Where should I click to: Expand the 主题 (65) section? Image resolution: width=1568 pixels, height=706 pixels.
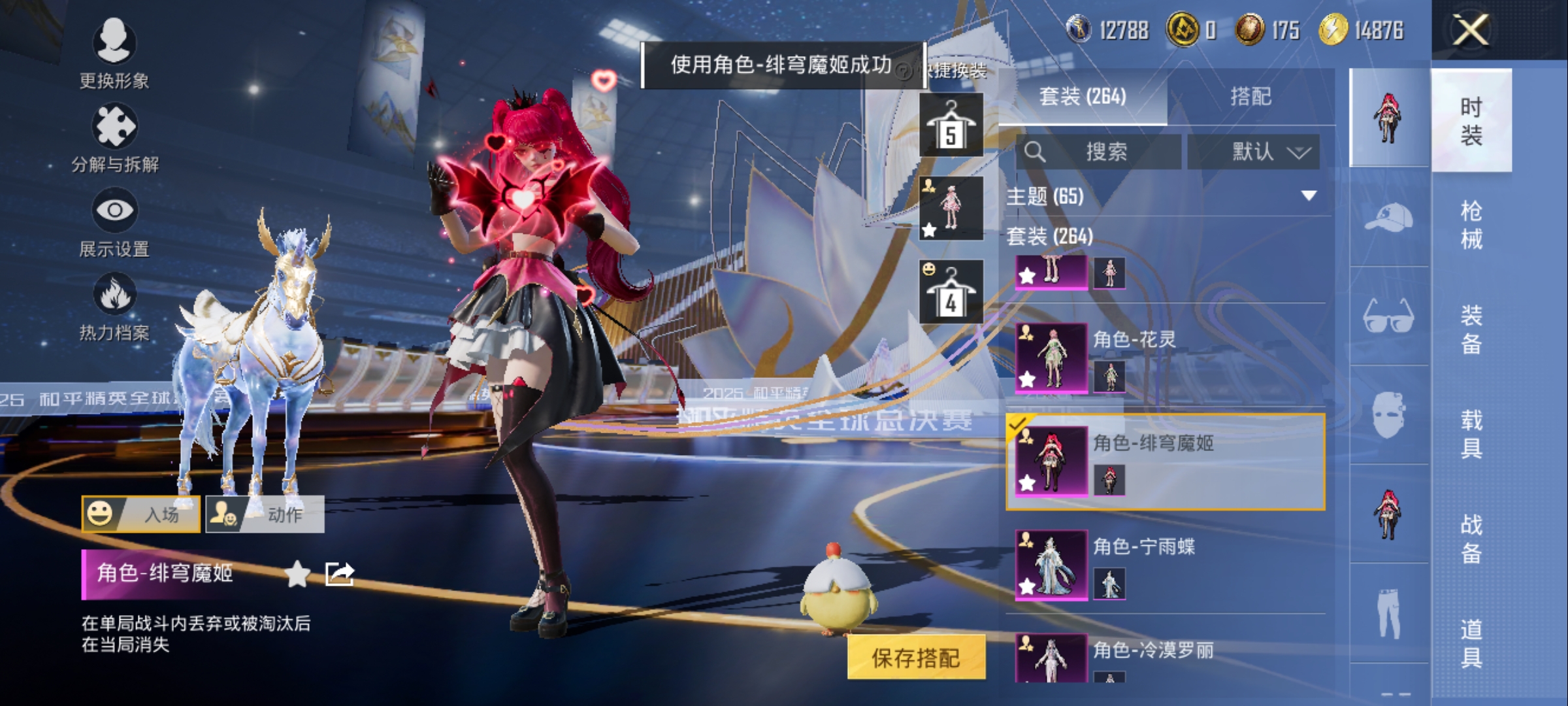tap(1309, 195)
